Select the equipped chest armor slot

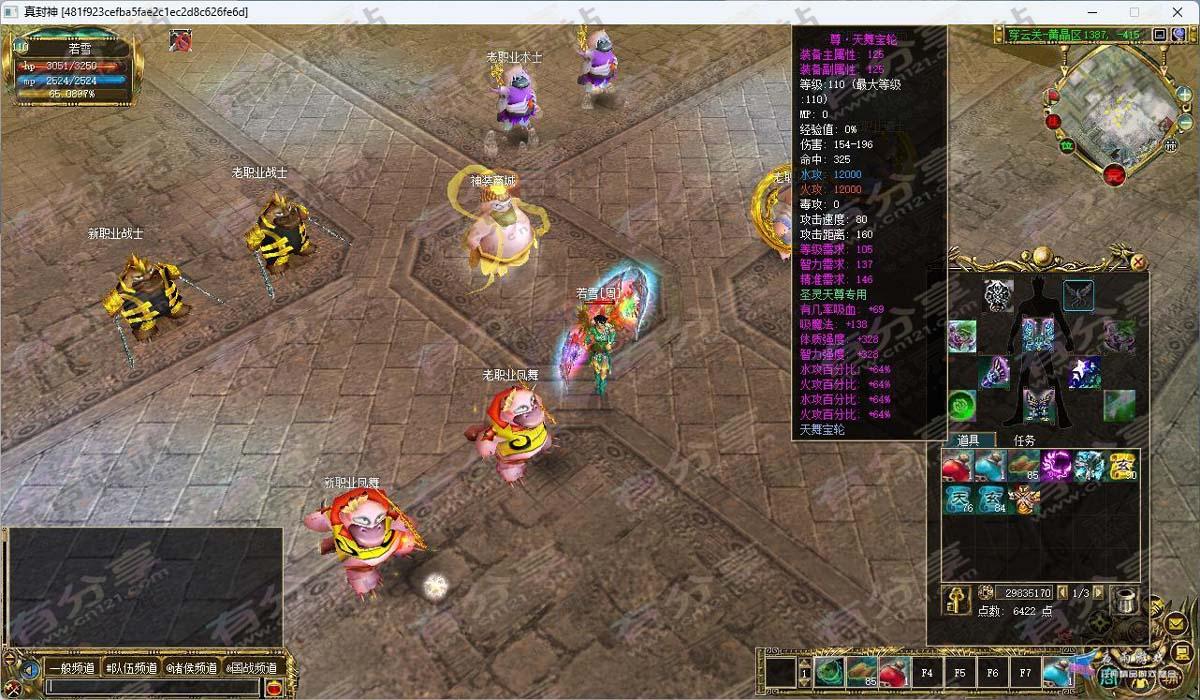pos(1037,333)
